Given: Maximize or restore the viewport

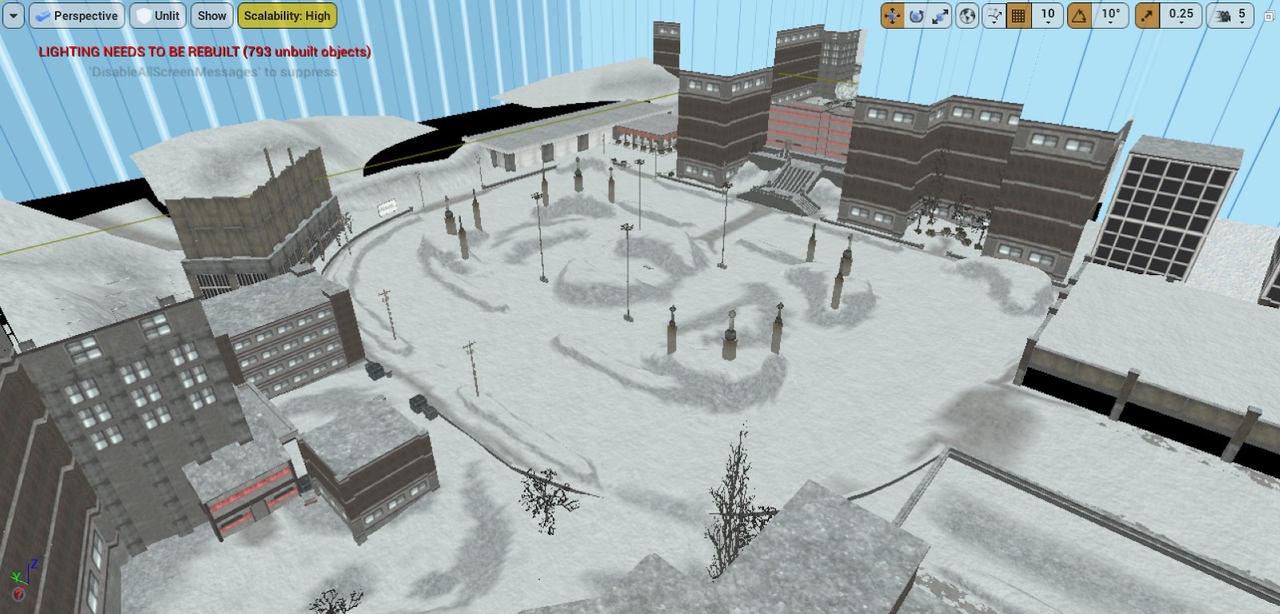Looking at the screenshot, I should click(1268, 16).
